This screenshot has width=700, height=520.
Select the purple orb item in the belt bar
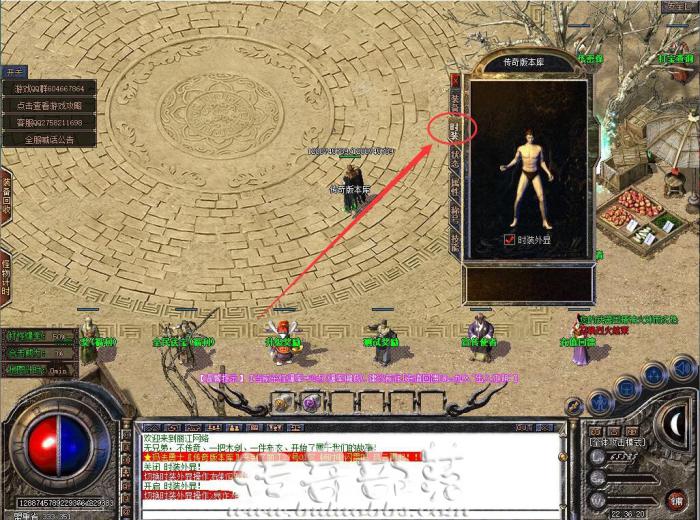click(310, 402)
